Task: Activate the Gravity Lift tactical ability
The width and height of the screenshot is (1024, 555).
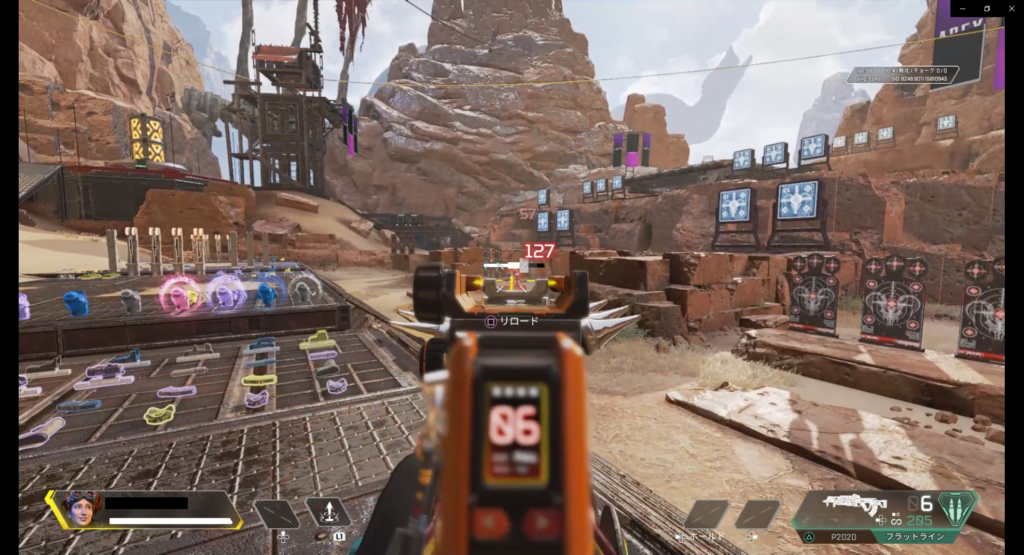Action: pos(328,513)
